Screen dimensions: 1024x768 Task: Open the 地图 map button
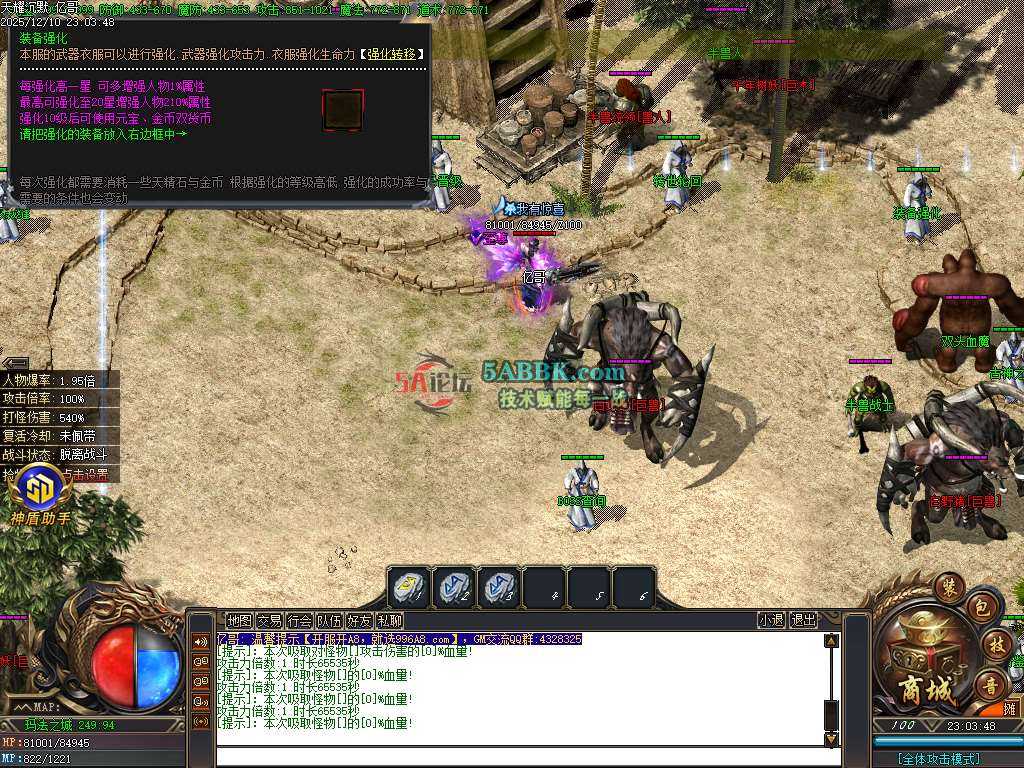tap(239, 620)
